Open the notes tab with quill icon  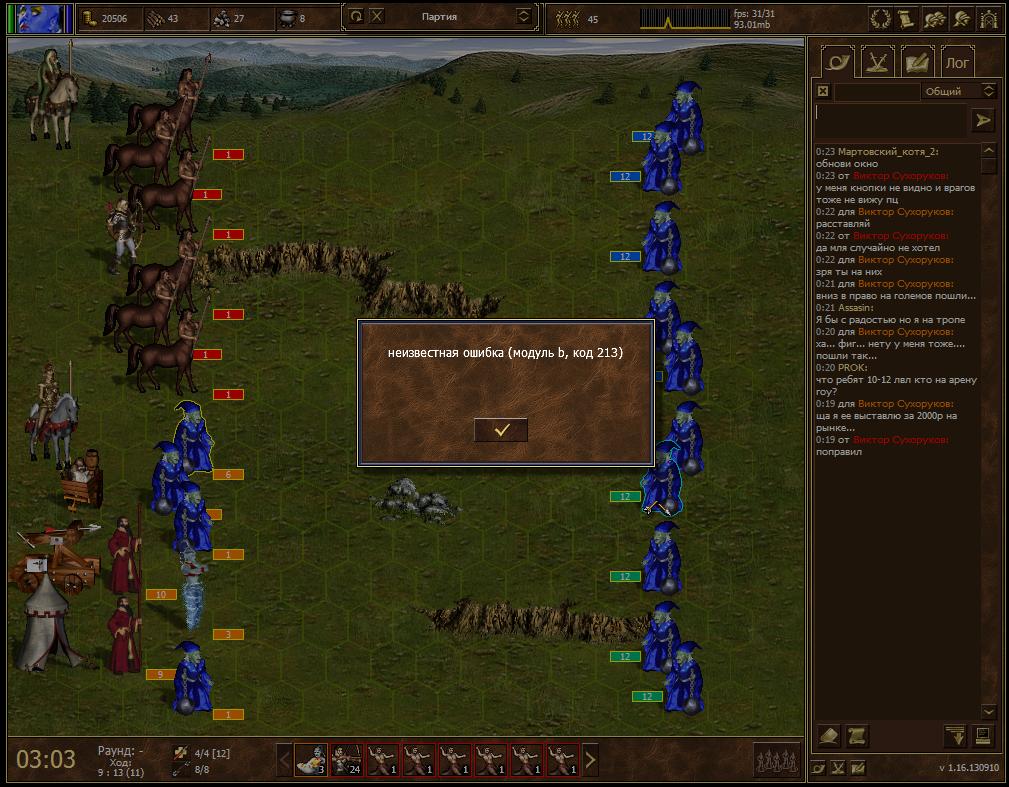(x=917, y=62)
